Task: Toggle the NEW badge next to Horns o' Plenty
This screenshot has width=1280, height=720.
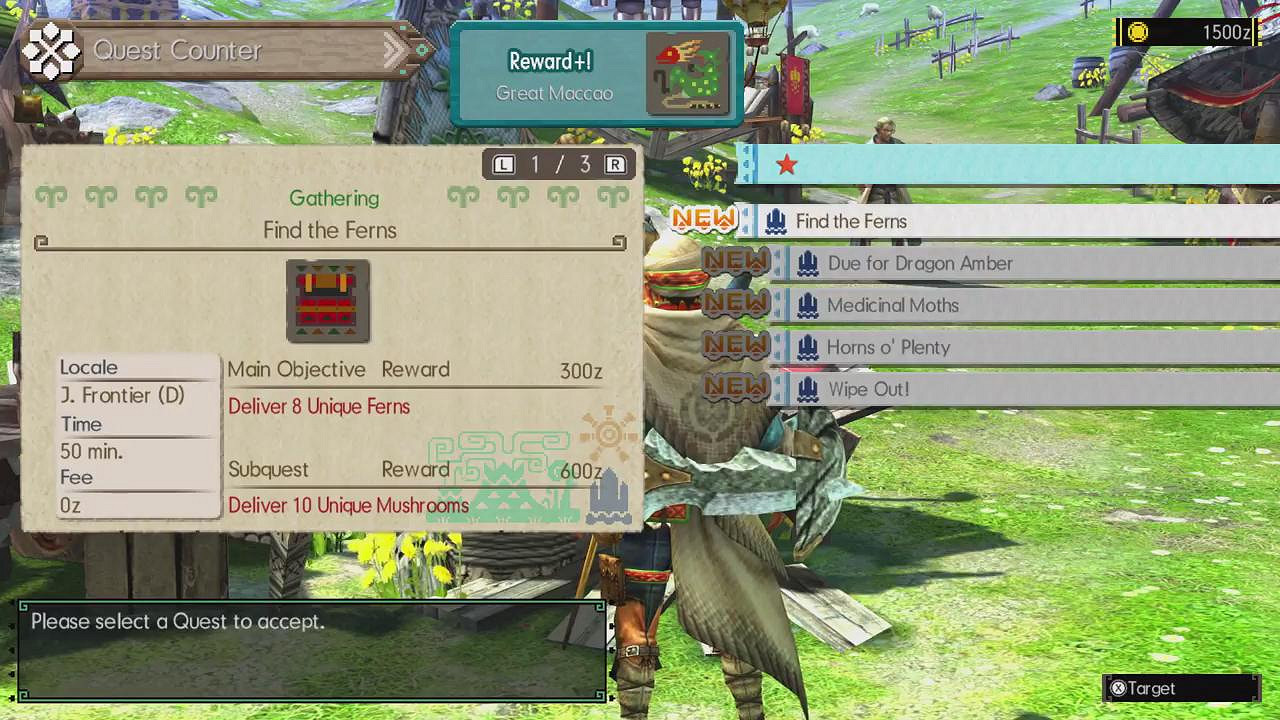Action: pyautogui.click(x=736, y=346)
